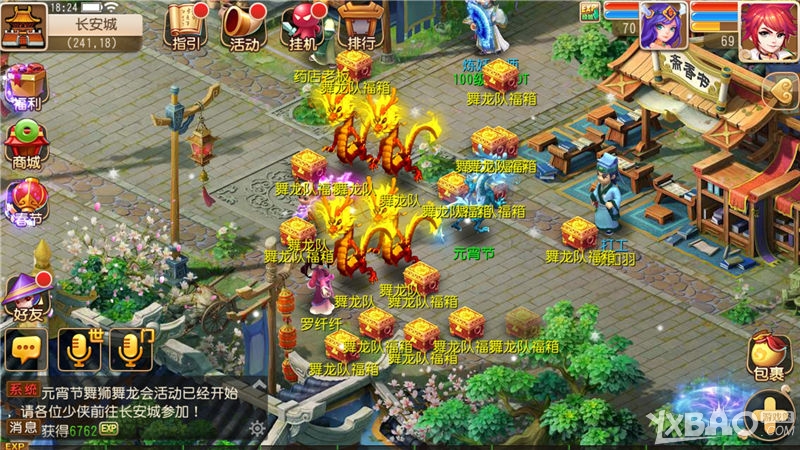Open the 春节 festival event
800x450 pixels.
click(x=27, y=200)
